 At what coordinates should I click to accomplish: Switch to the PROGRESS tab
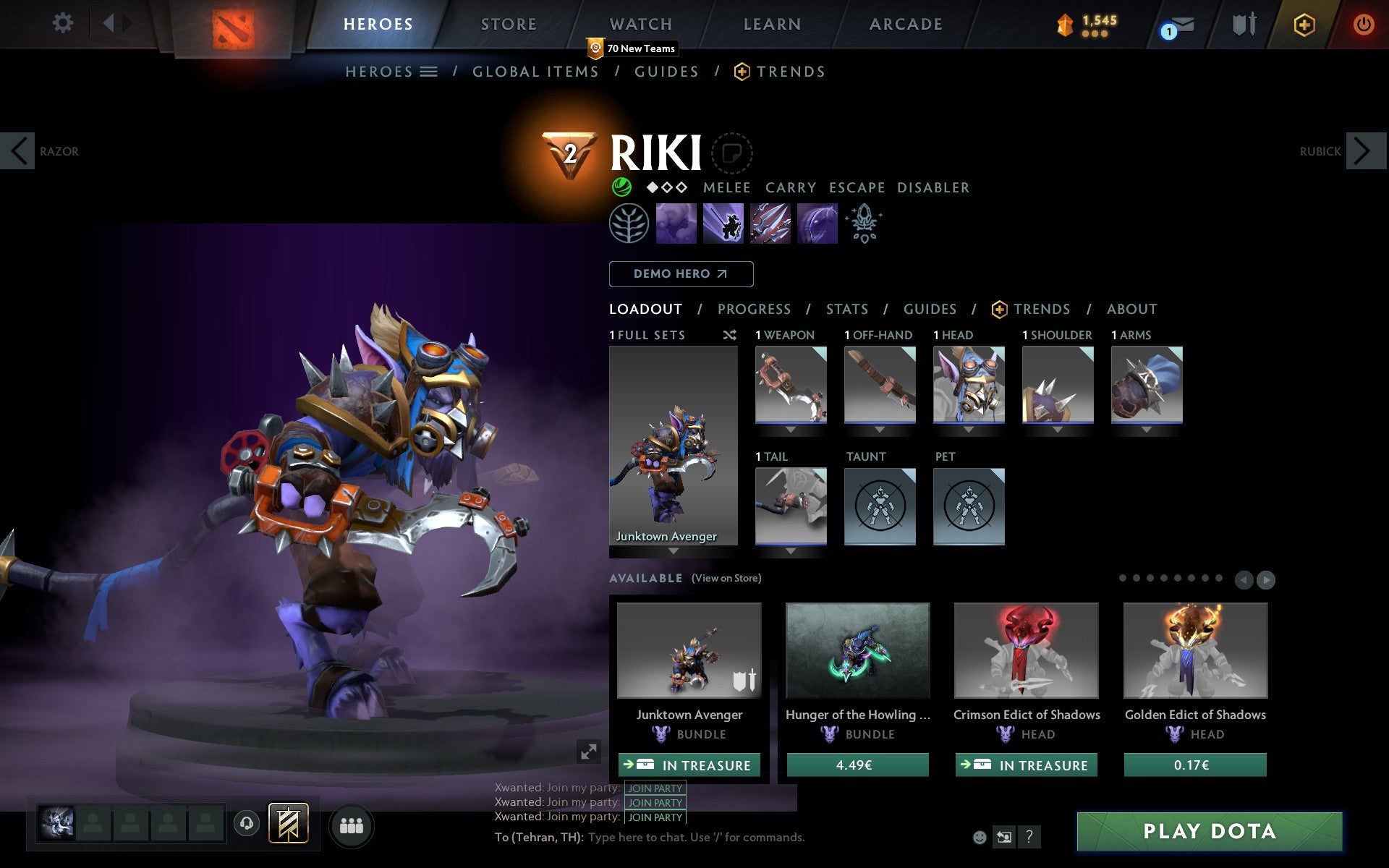(754, 310)
